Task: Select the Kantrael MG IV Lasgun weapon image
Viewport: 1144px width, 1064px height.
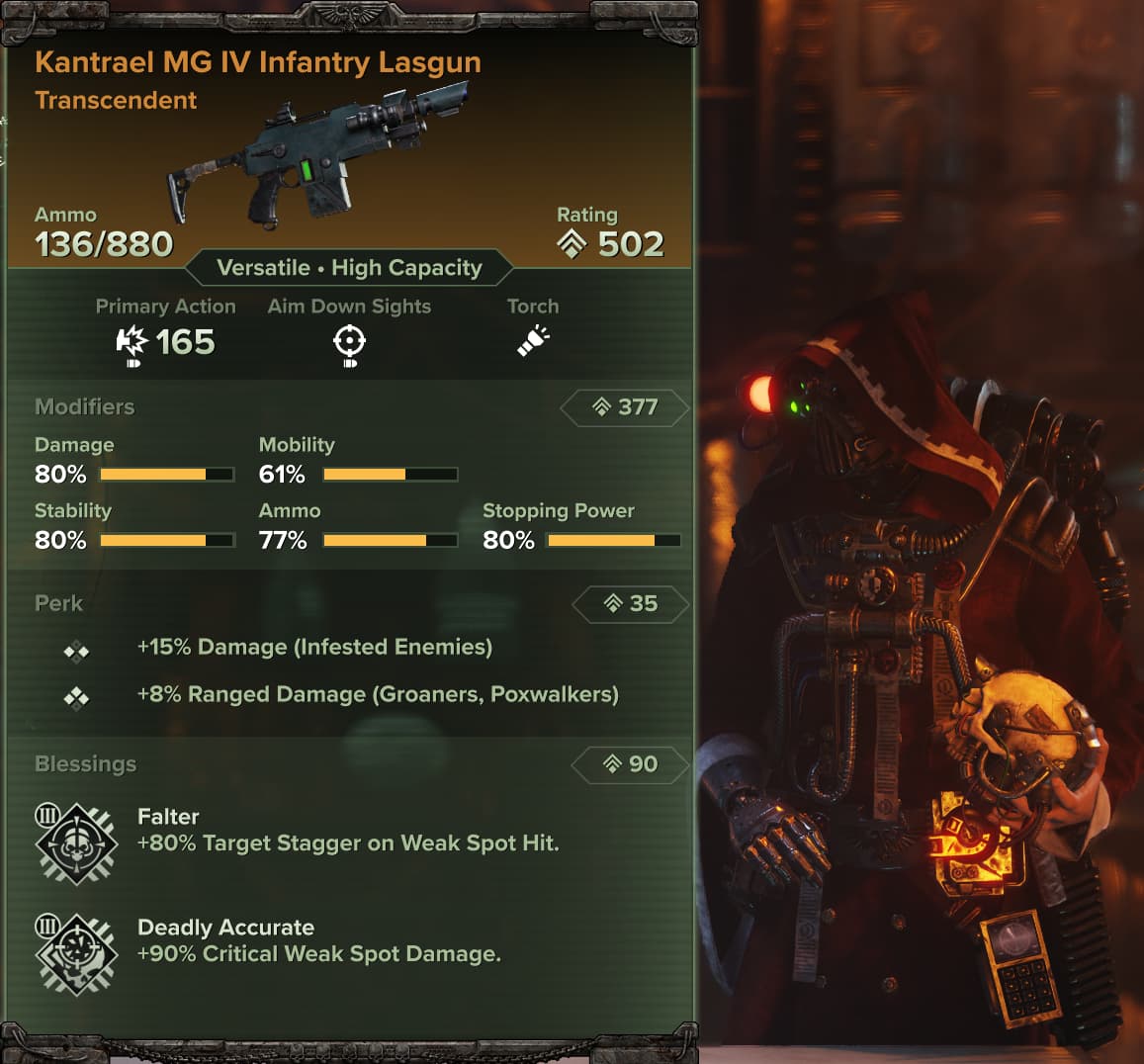Action: coord(317,158)
